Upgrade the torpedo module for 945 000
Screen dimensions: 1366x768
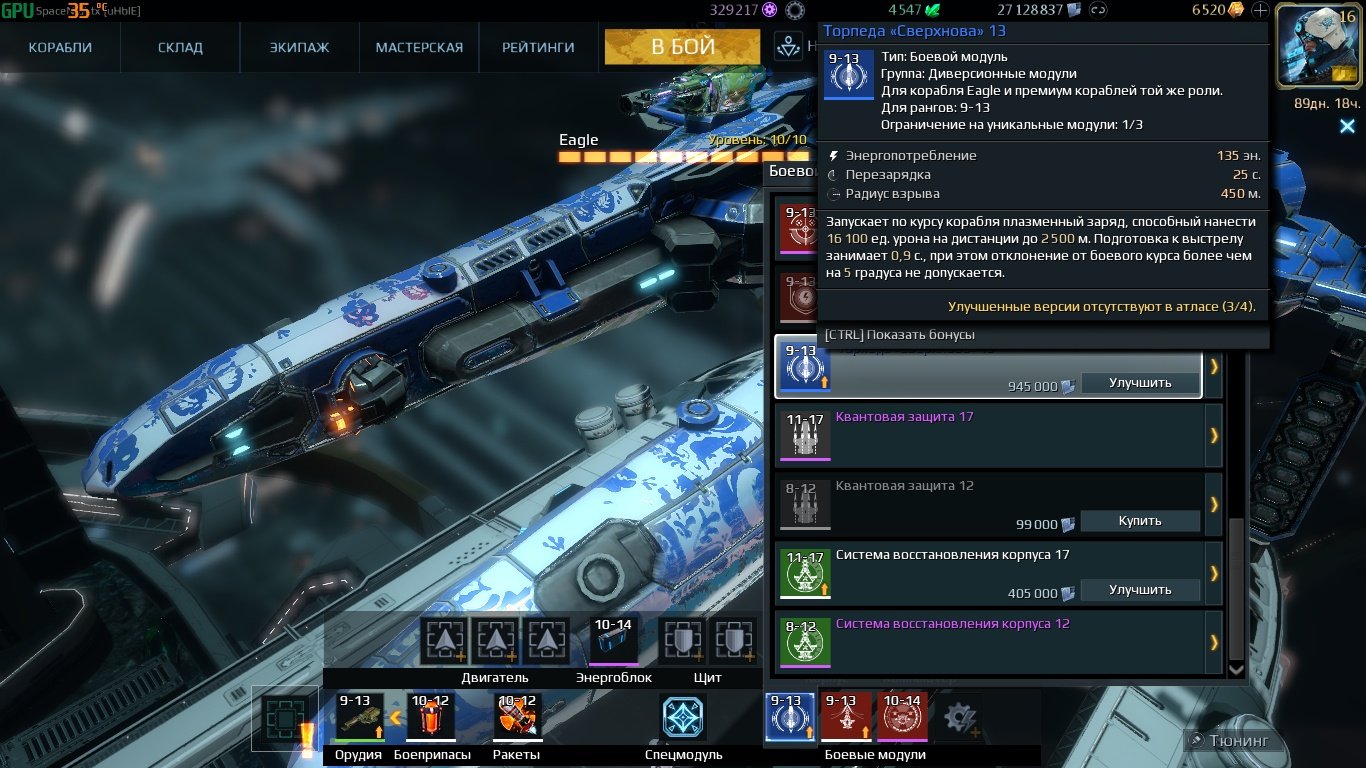[1140, 383]
